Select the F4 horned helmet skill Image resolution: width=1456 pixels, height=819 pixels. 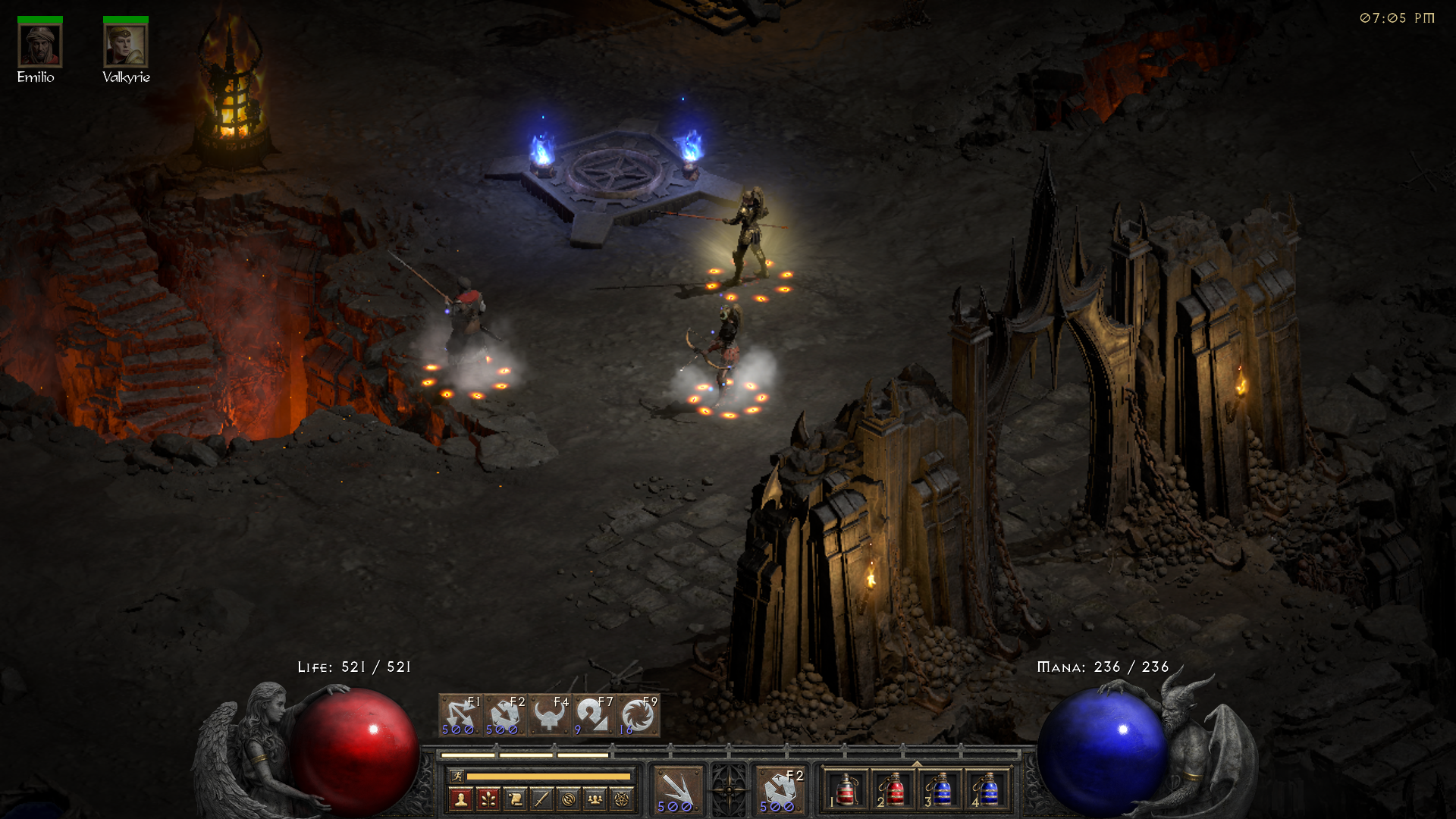click(549, 715)
